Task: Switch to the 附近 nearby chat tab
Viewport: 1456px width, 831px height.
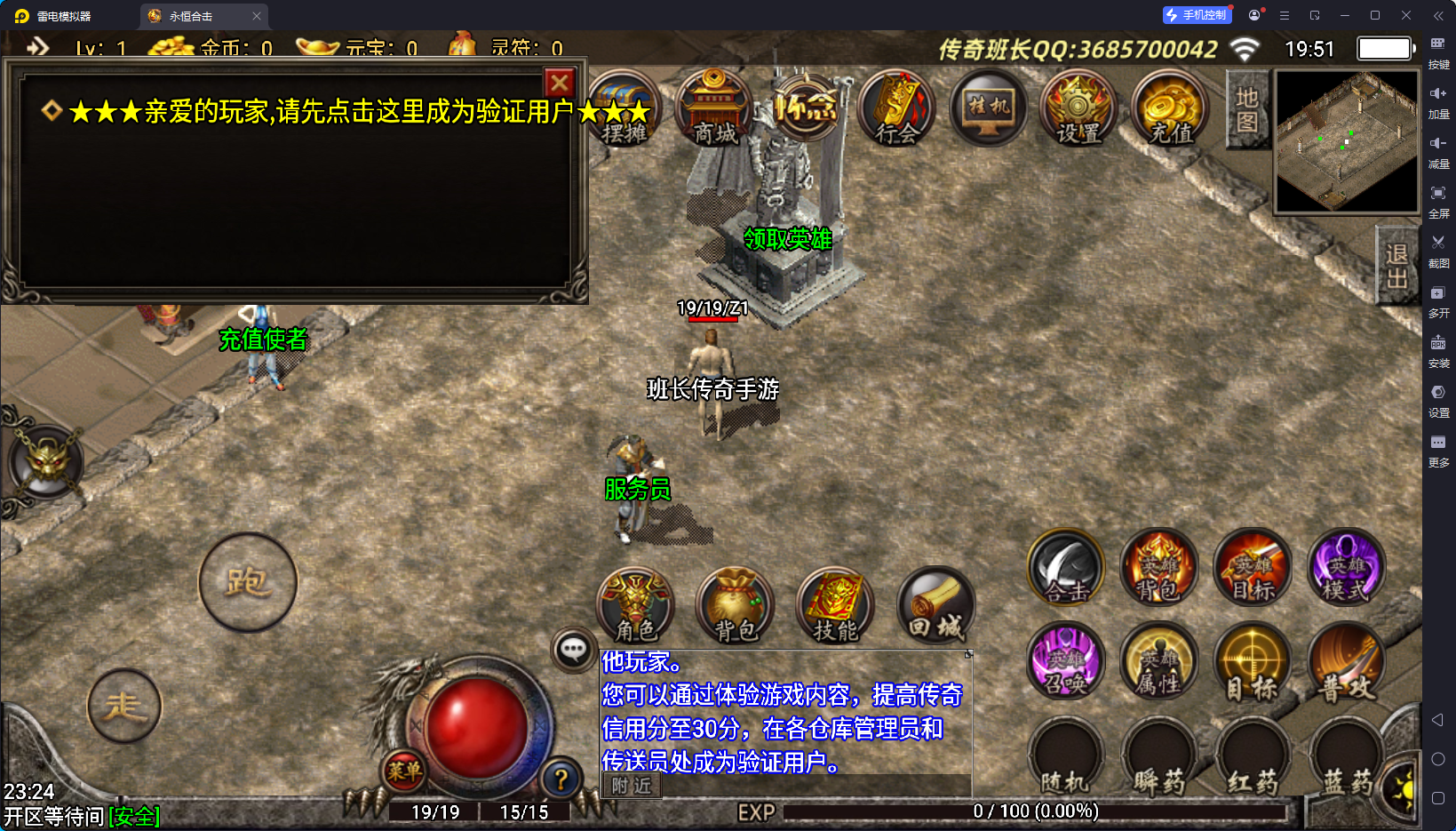Action: 632,786
